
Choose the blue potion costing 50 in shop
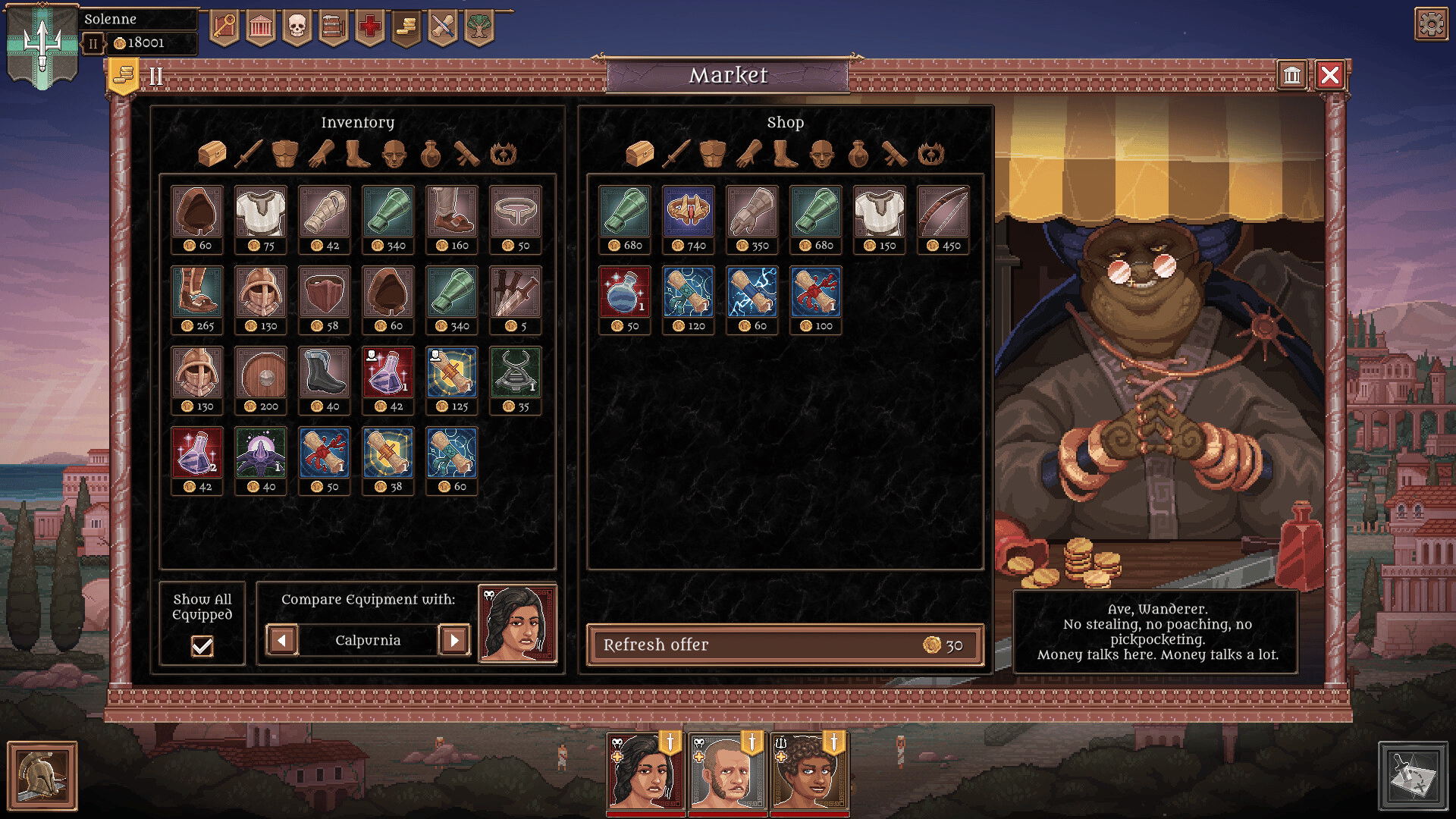pos(624,293)
